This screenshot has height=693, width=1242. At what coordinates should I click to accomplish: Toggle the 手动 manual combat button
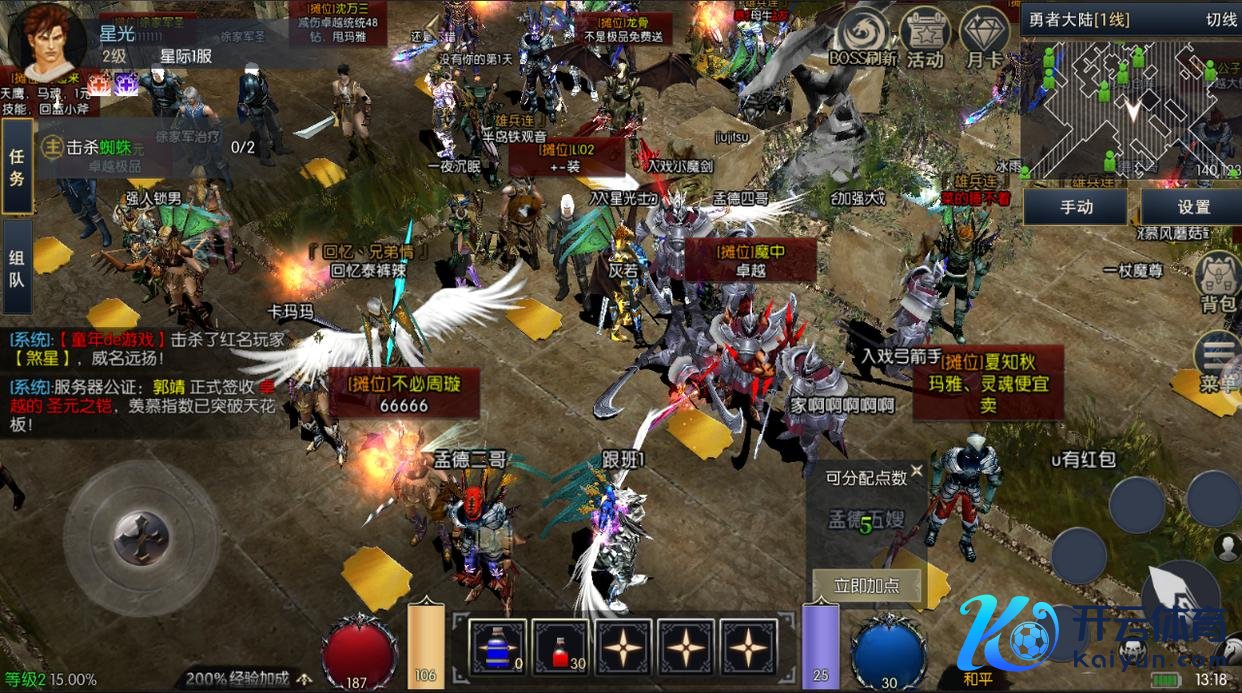coord(1076,207)
